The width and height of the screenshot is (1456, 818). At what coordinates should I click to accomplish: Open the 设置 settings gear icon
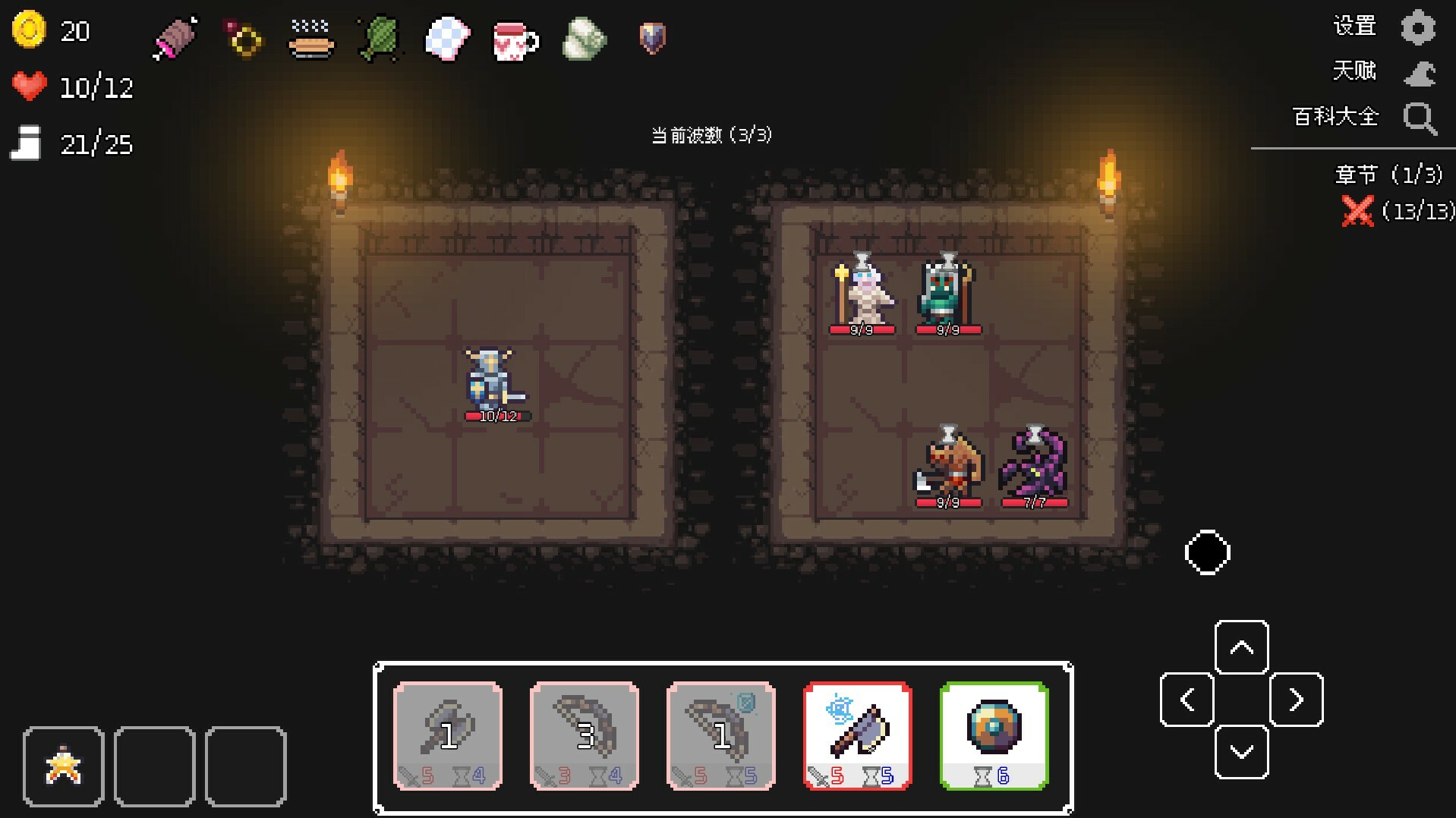point(1419,26)
